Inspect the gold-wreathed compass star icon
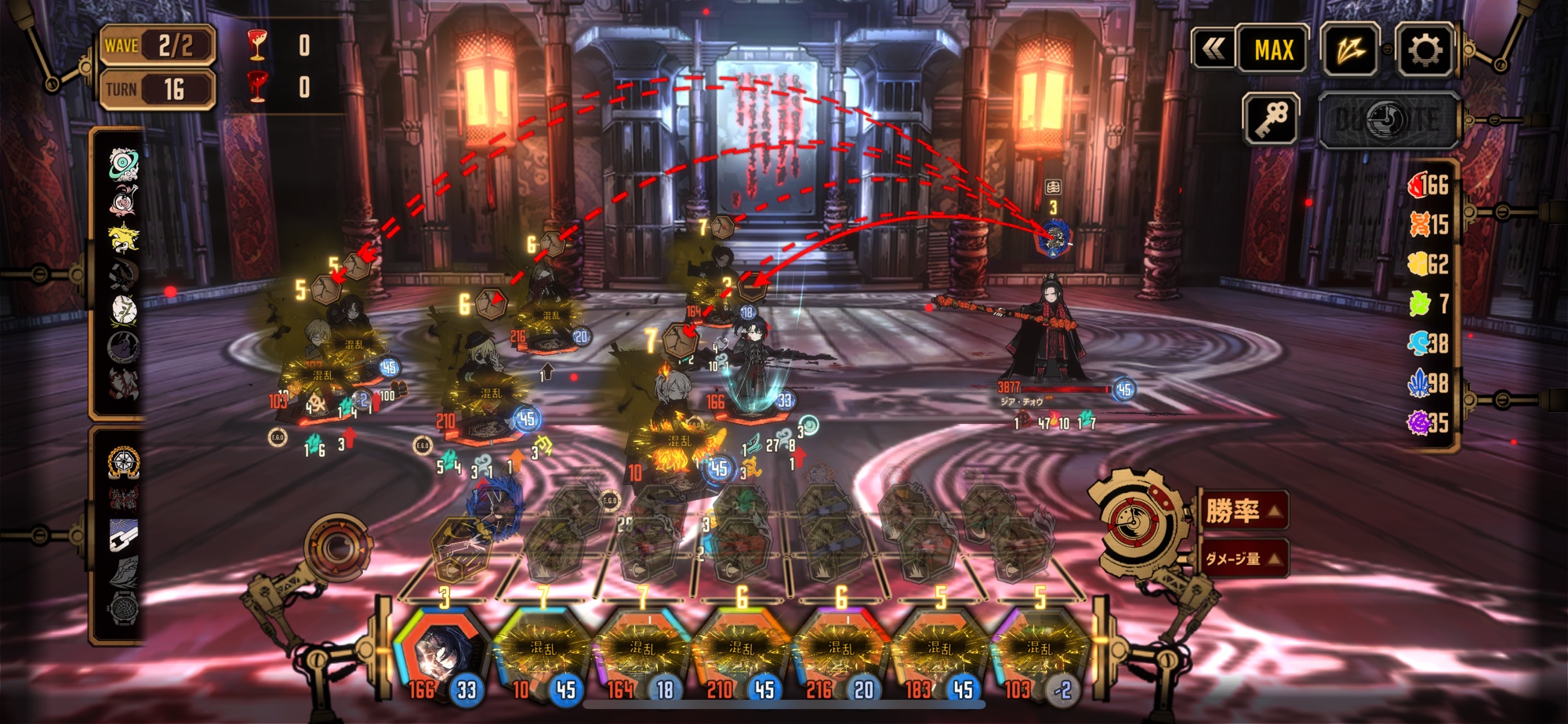The image size is (1568, 724). tap(123, 463)
